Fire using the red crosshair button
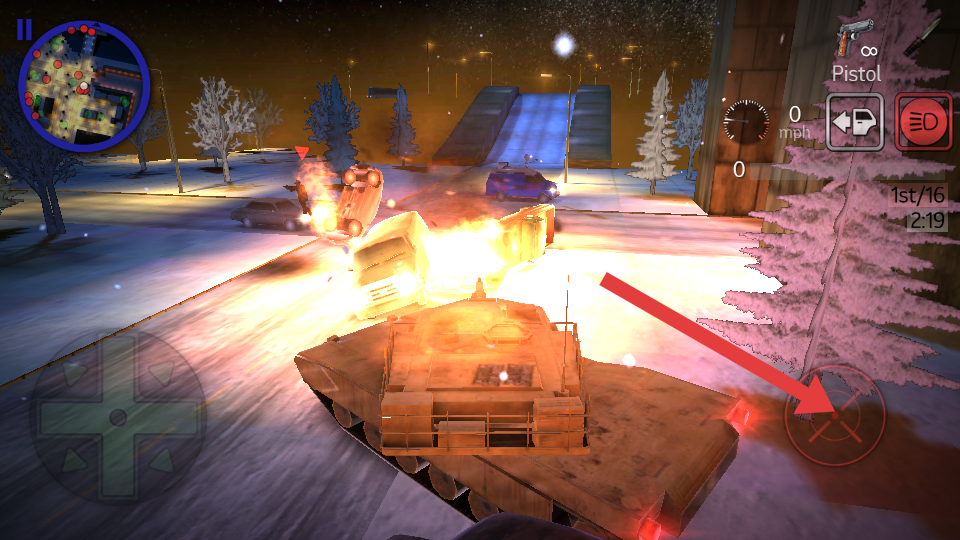The height and width of the screenshot is (540, 960). [834, 416]
